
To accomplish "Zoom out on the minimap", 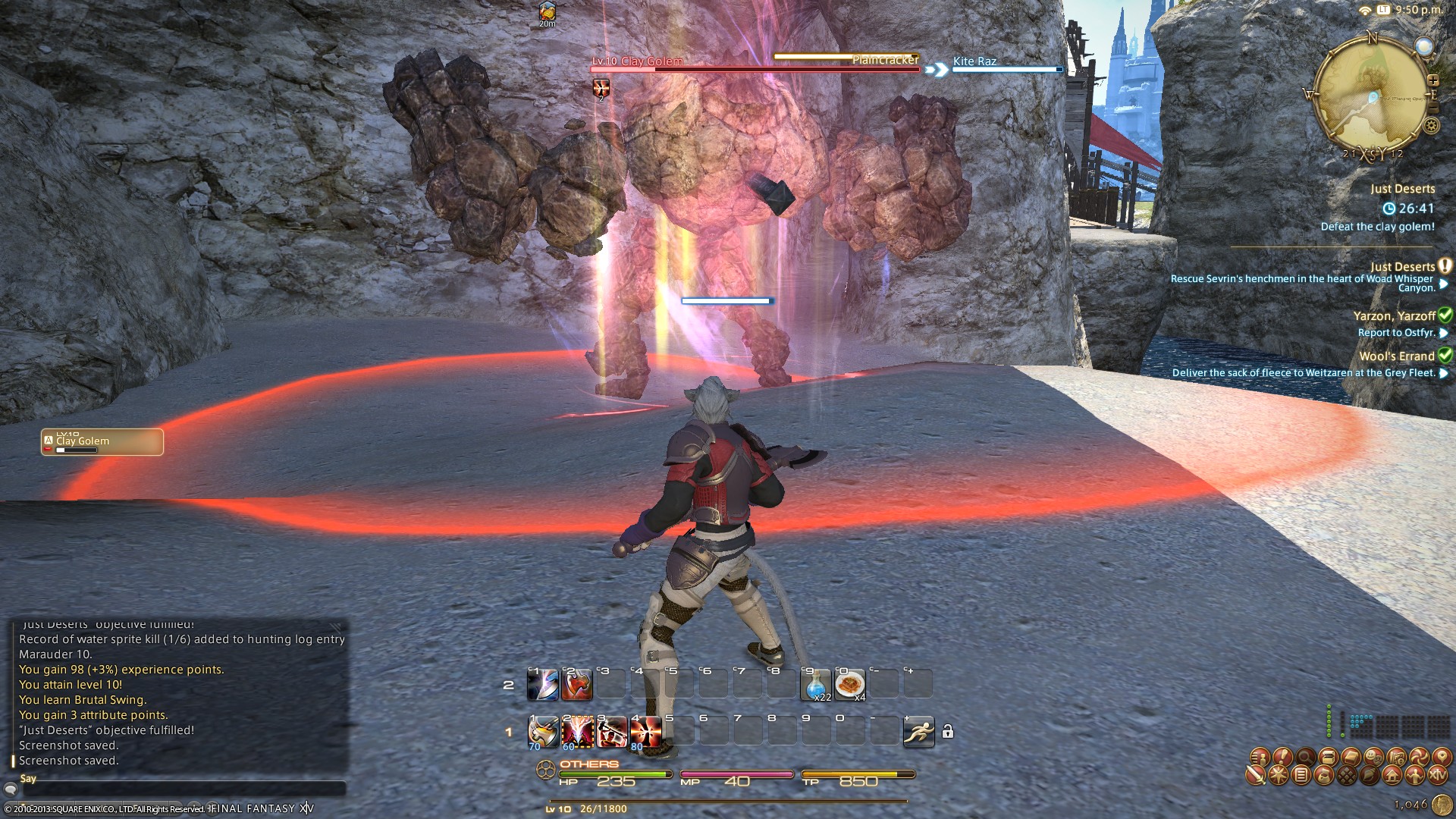I will coord(1432,108).
